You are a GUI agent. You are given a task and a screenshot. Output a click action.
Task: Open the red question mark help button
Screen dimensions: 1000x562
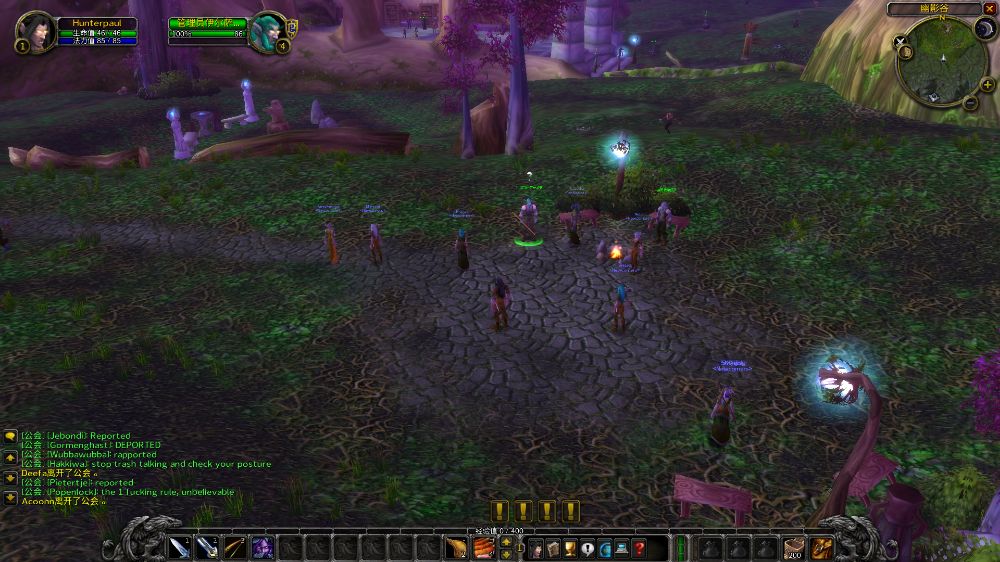point(639,548)
